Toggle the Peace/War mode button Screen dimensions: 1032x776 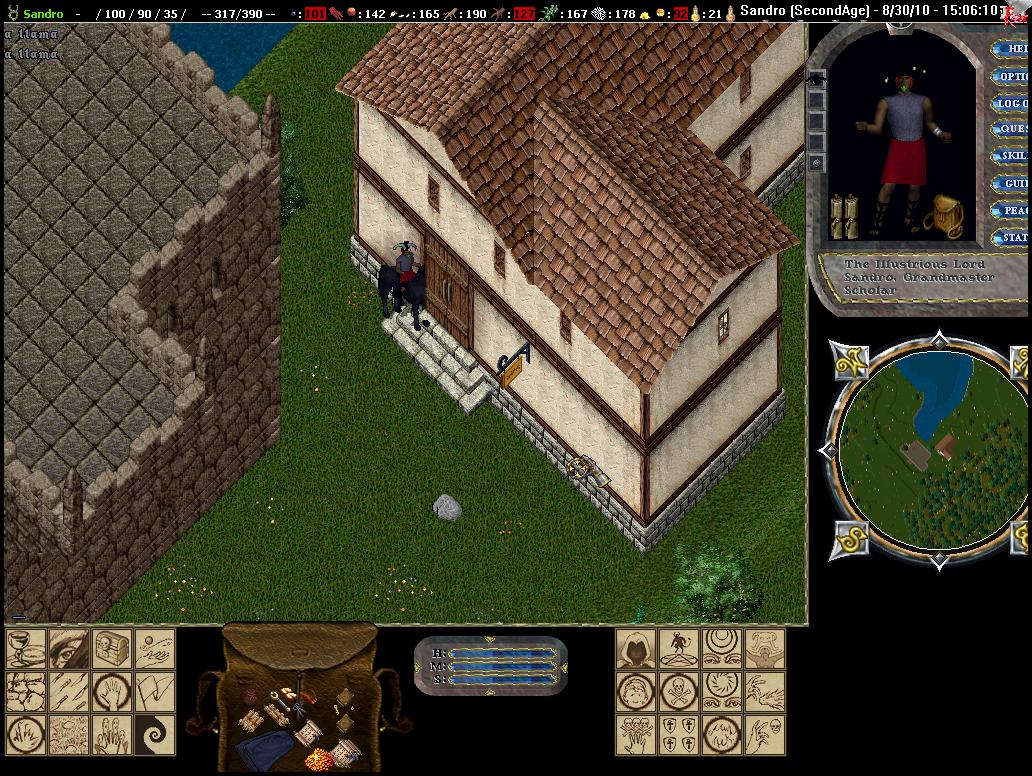tap(1012, 211)
